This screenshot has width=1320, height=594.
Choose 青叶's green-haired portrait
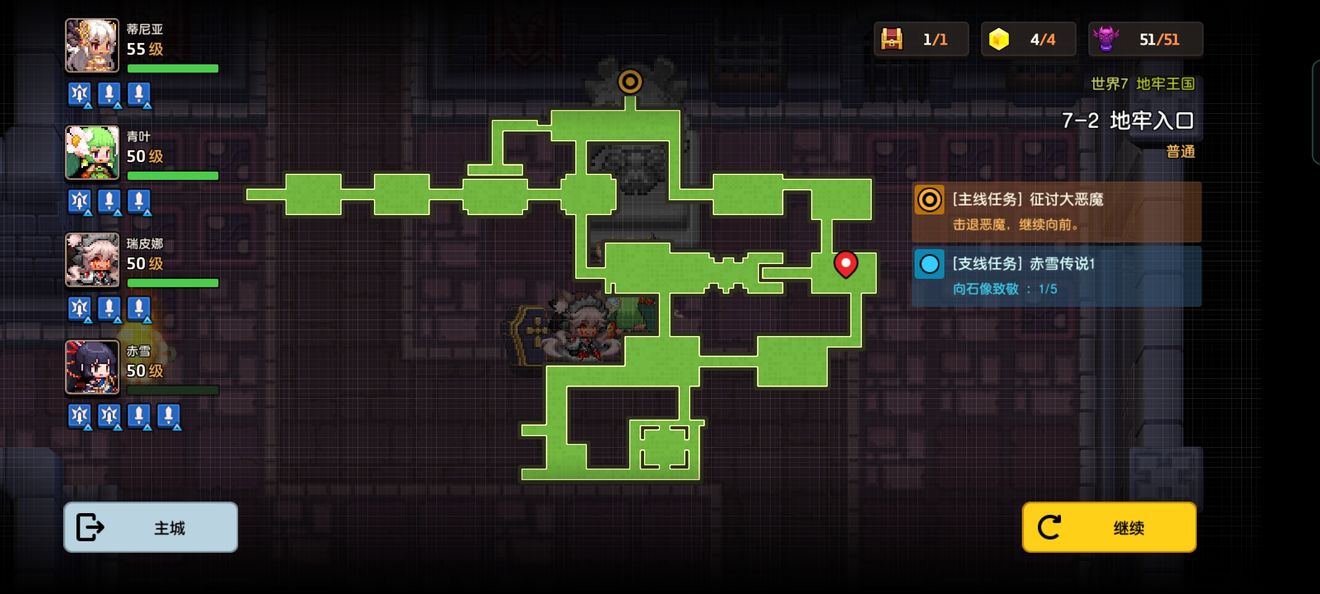92,153
